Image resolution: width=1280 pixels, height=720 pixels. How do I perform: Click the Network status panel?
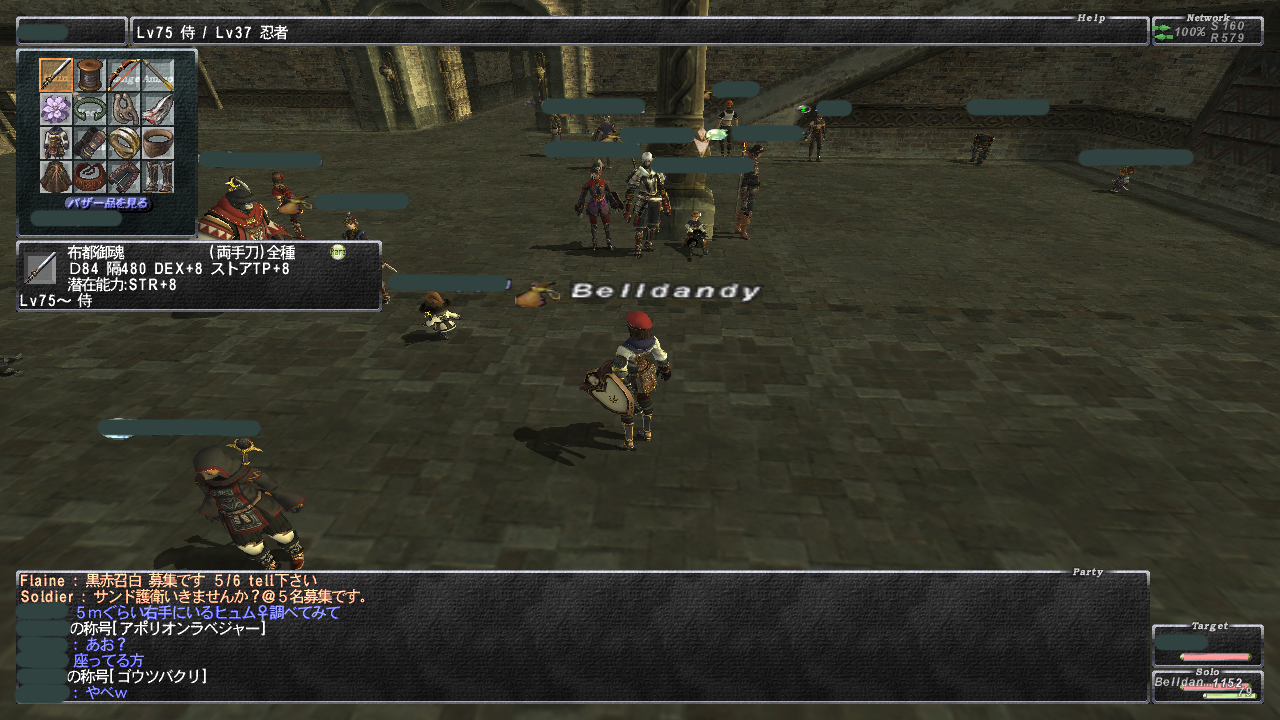coord(1207,31)
